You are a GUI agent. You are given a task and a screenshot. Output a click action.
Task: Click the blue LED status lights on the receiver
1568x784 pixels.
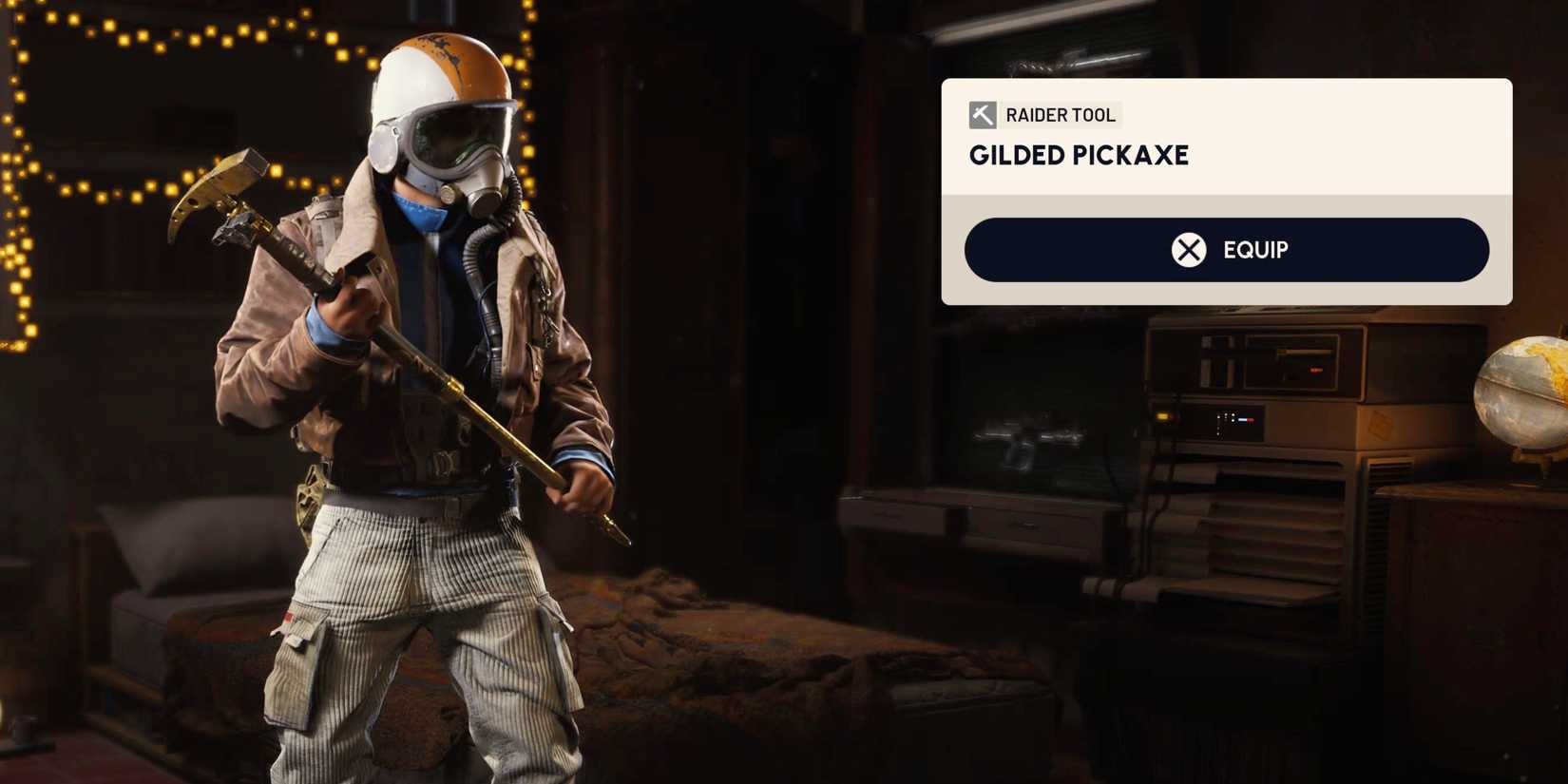[1243, 419]
